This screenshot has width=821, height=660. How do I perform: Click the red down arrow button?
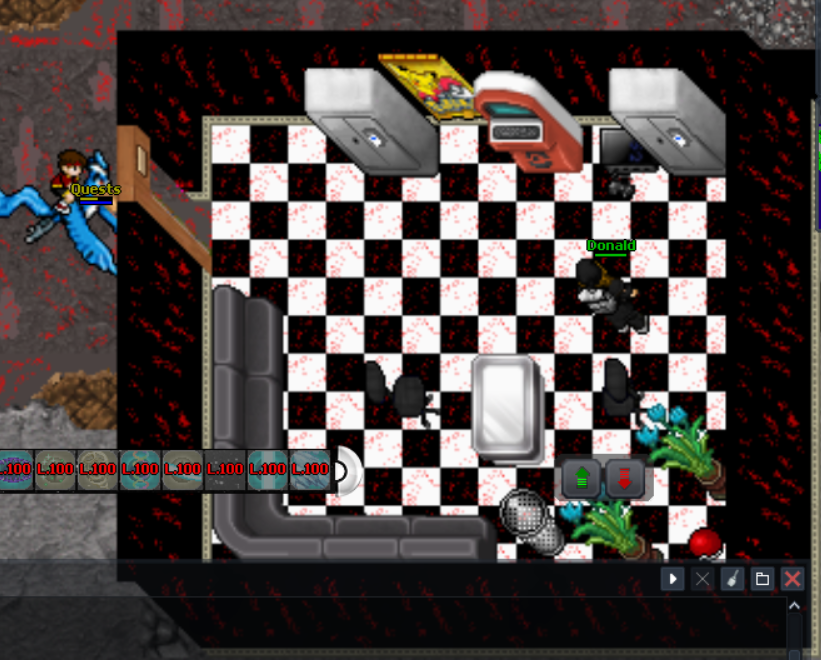(625, 479)
